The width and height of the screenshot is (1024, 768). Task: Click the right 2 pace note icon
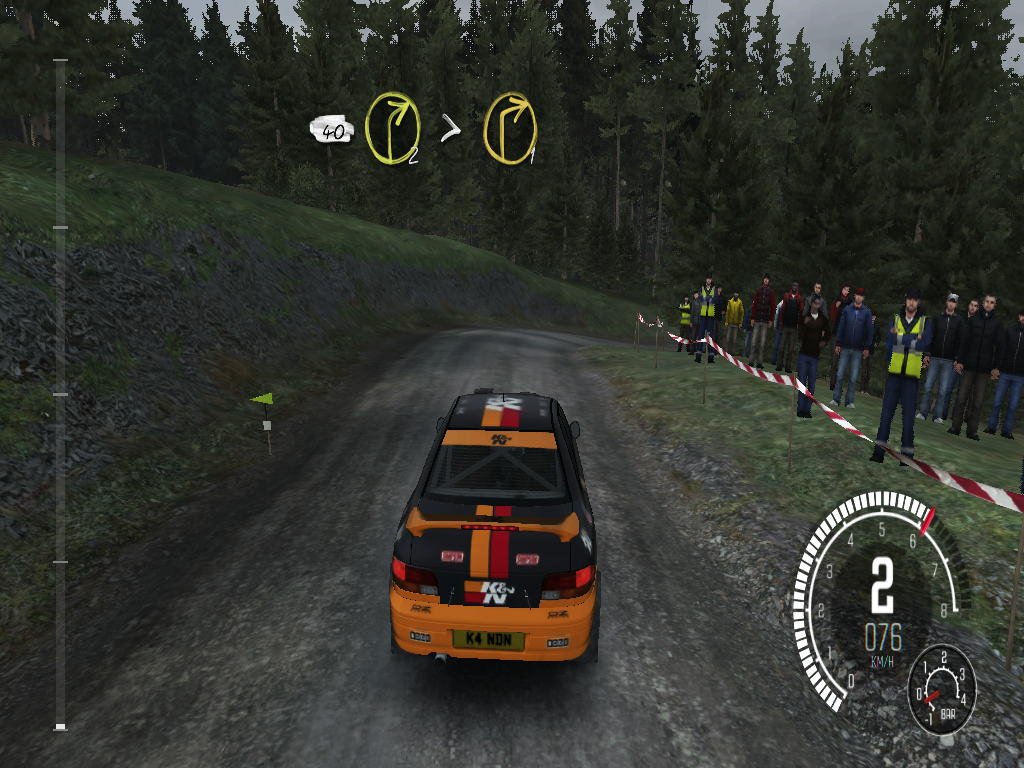tap(391, 128)
